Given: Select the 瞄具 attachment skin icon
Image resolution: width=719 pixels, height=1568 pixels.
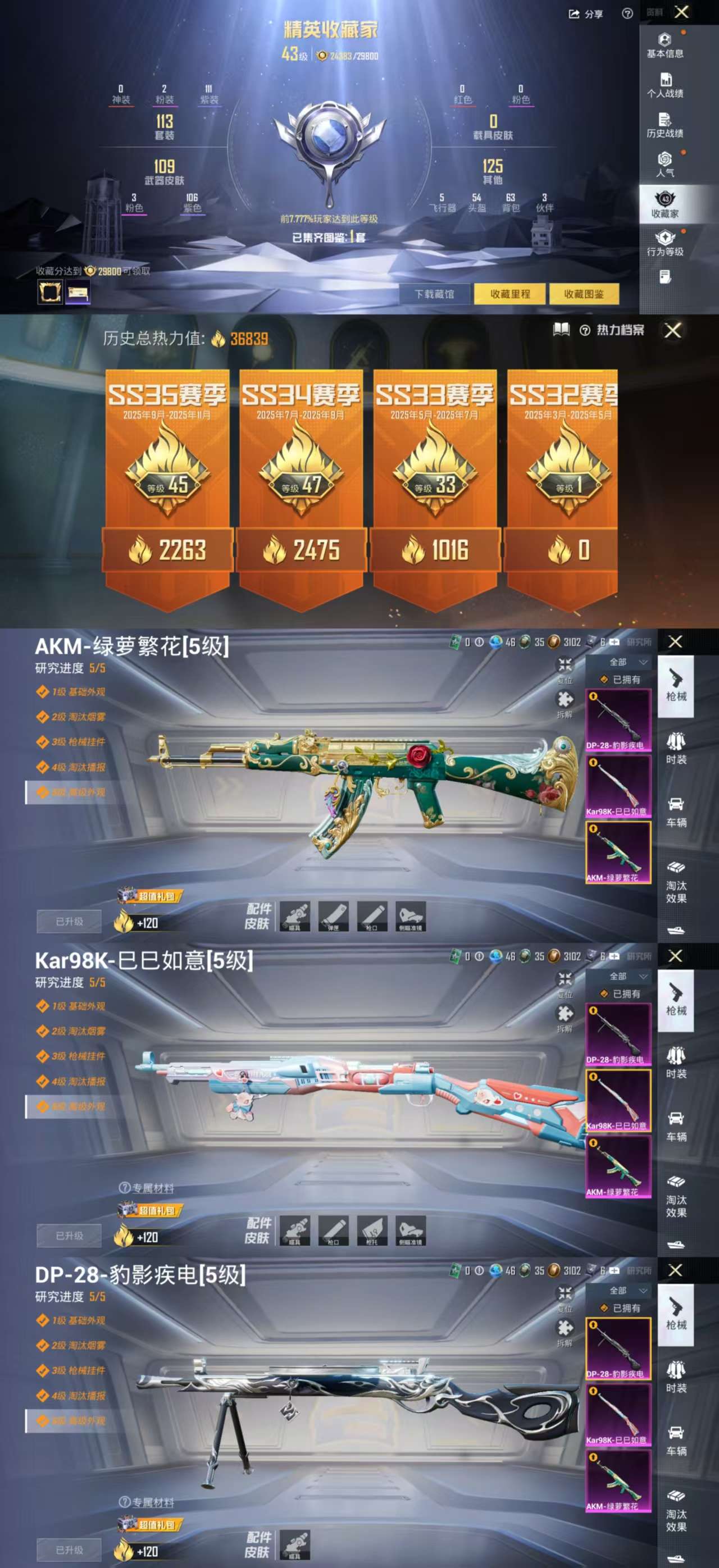Looking at the screenshot, I should 296,917.
